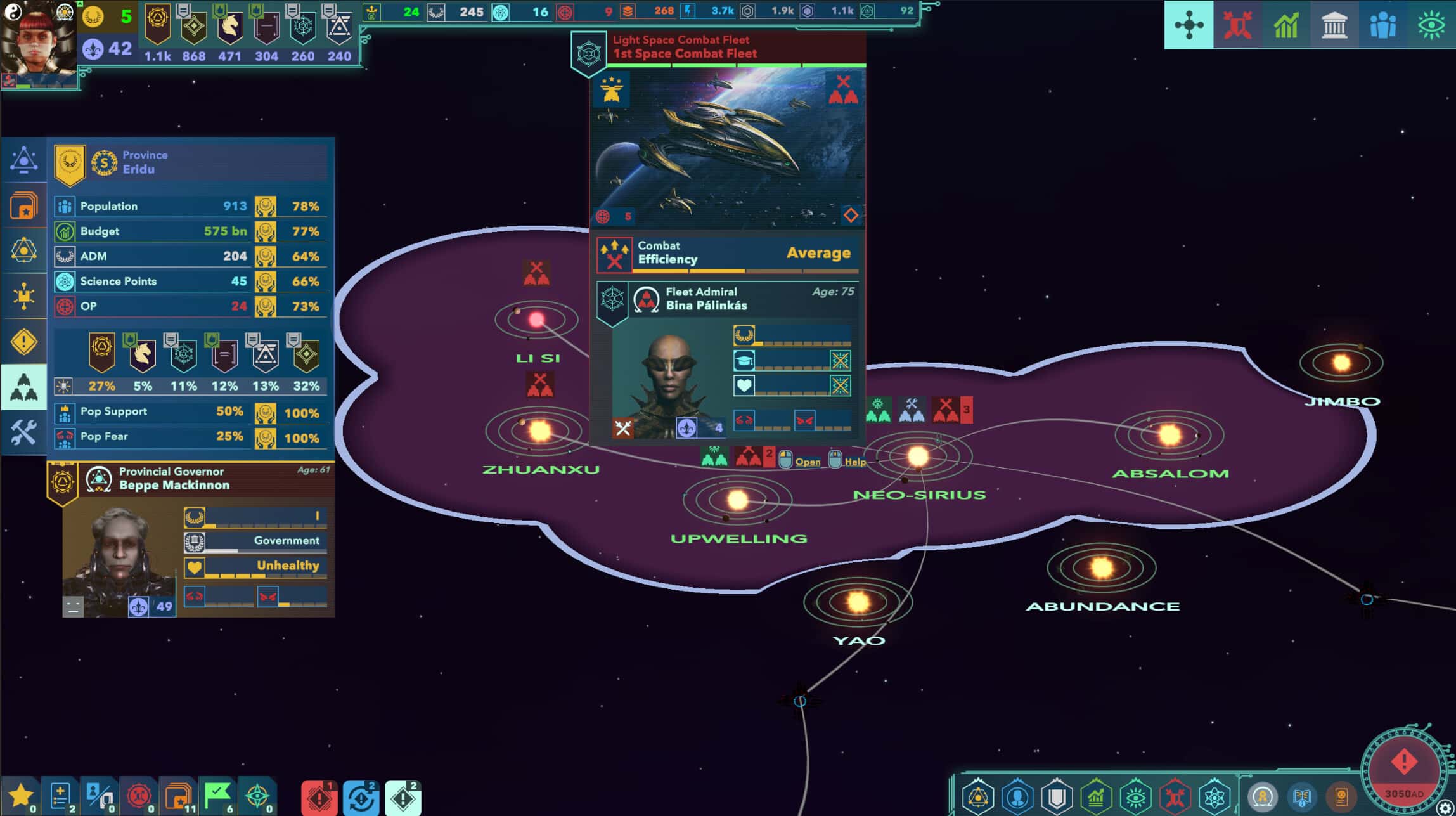This screenshot has width=1456, height=816.
Task: Expand the fleet card diamond control
Action: point(852,216)
